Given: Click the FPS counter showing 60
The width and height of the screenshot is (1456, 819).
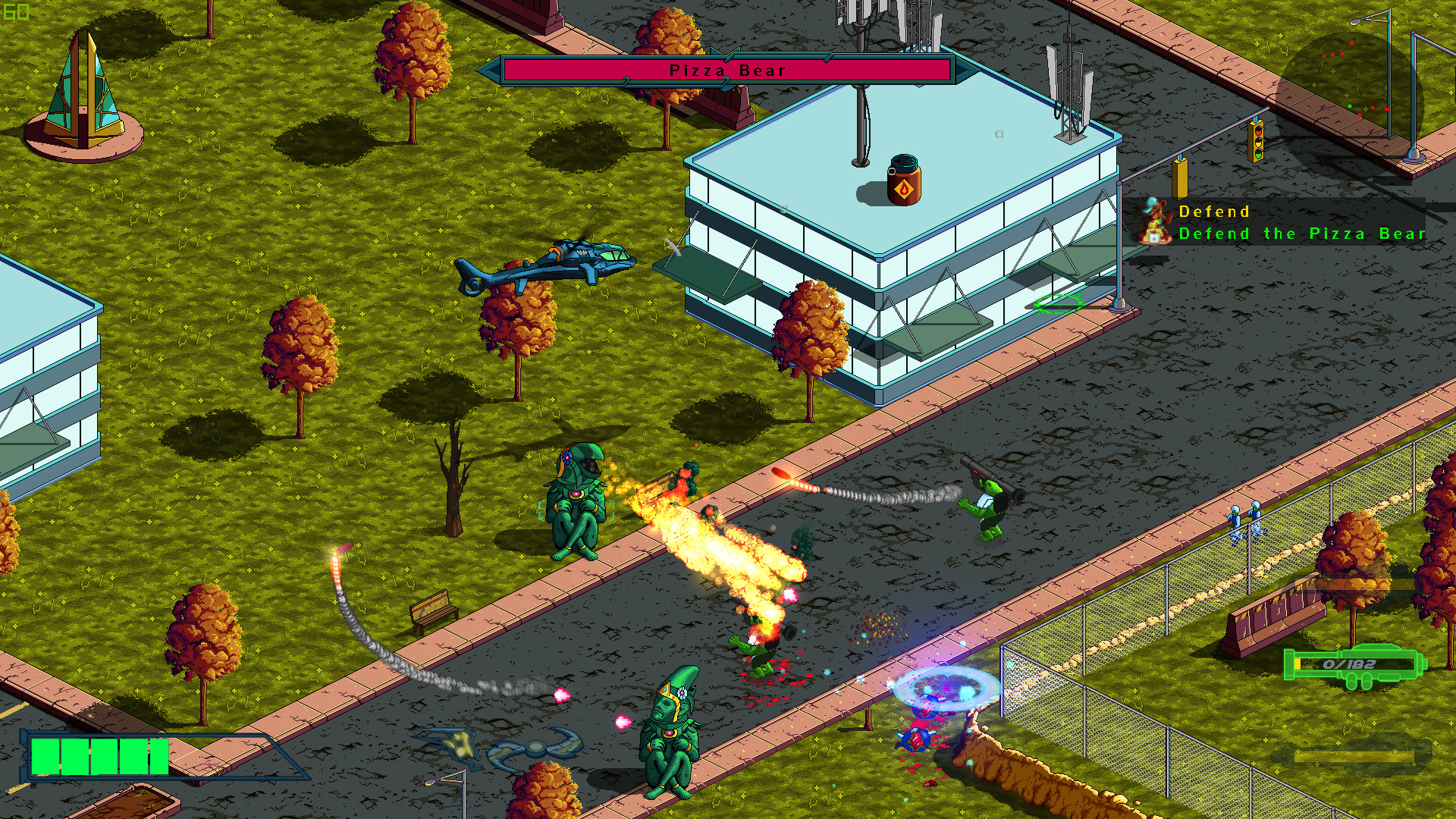Looking at the screenshot, I should (15, 11).
